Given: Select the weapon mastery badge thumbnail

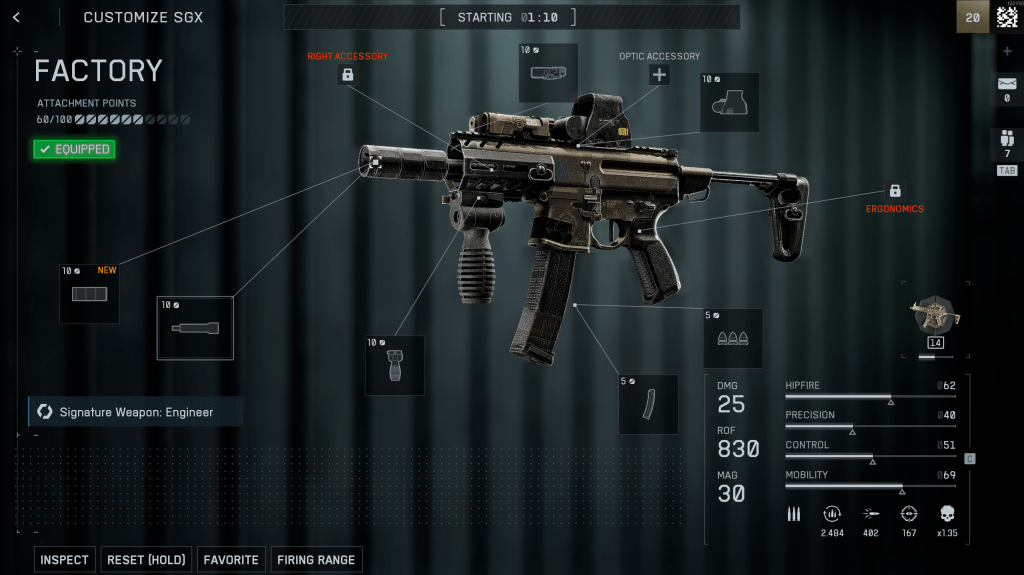Looking at the screenshot, I should pyautogui.click(x=936, y=318).
